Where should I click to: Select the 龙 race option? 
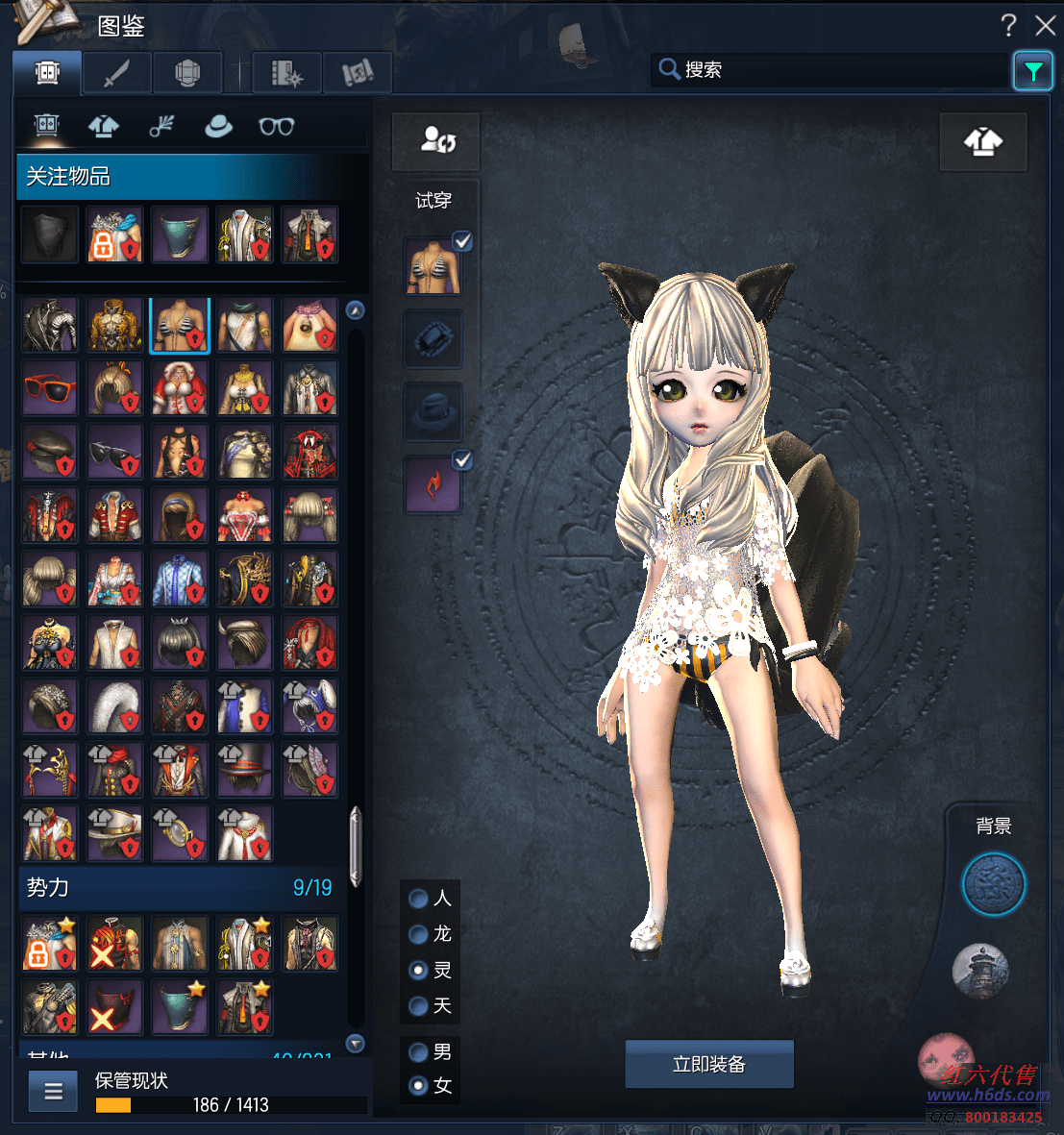tap(418, 934)
